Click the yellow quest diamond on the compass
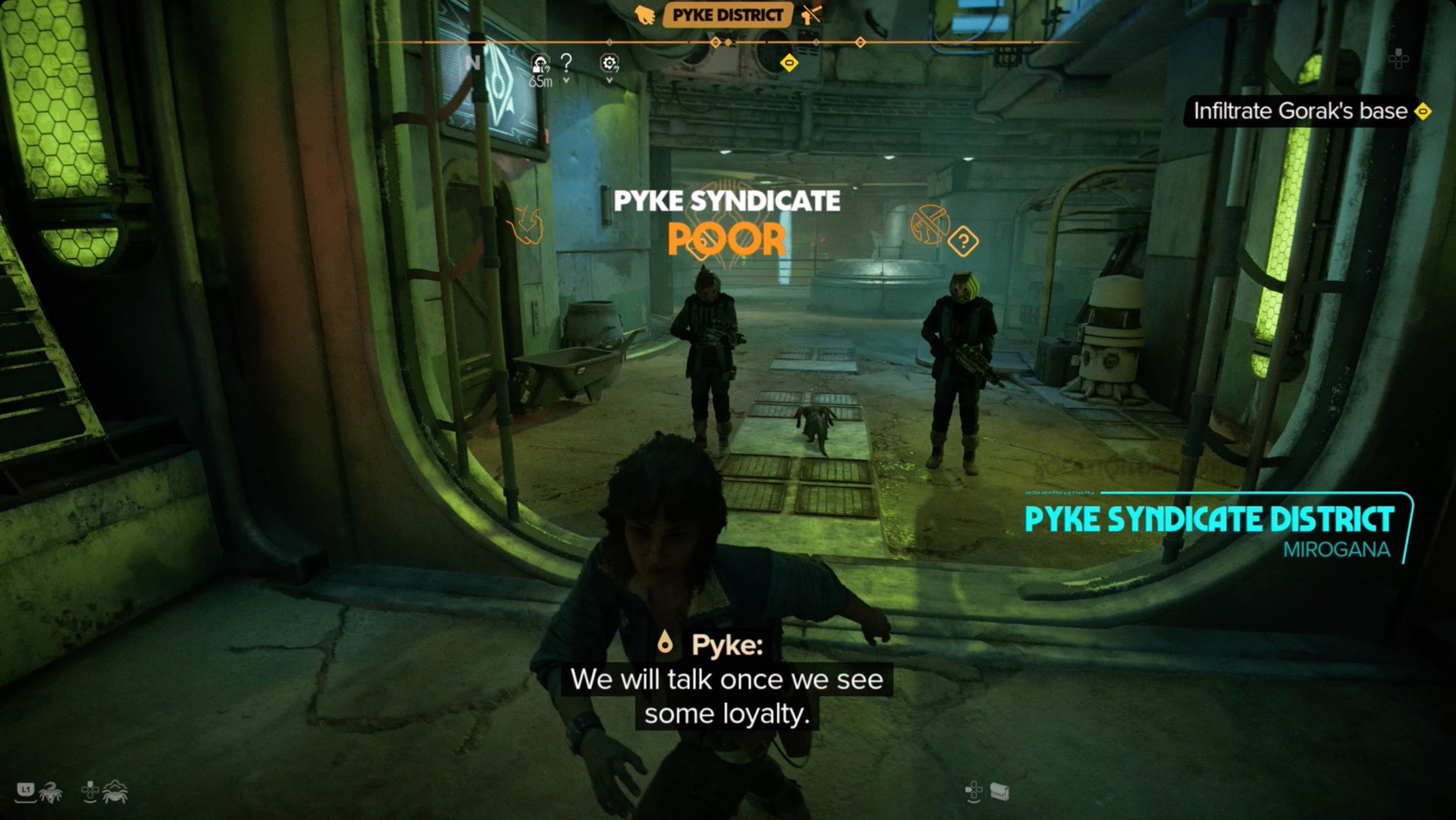 click(x=789, y=64)
